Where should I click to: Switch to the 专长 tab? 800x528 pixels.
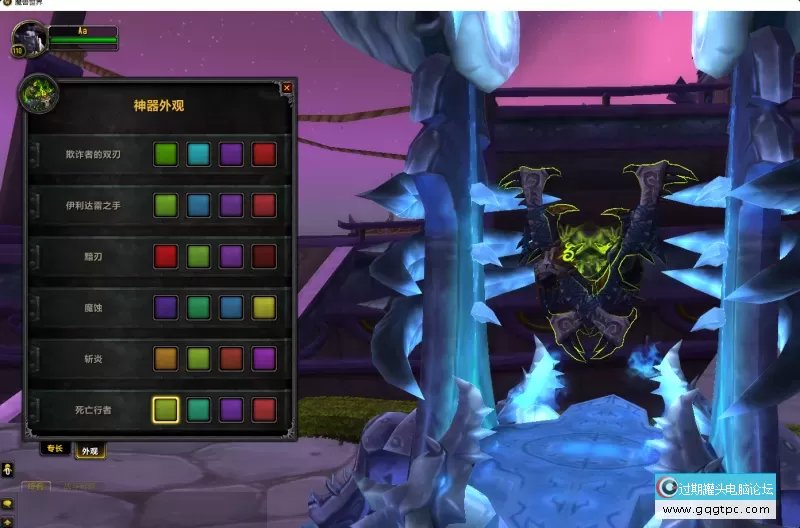55,449
